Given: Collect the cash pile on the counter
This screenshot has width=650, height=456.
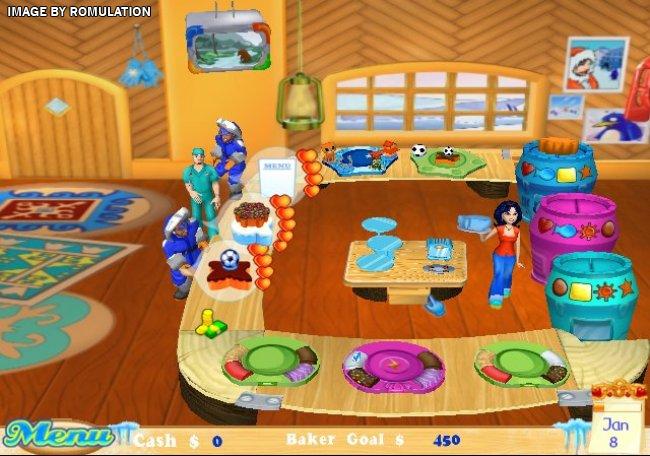Looking at the screenshot, I should click(x=210, y=322).
